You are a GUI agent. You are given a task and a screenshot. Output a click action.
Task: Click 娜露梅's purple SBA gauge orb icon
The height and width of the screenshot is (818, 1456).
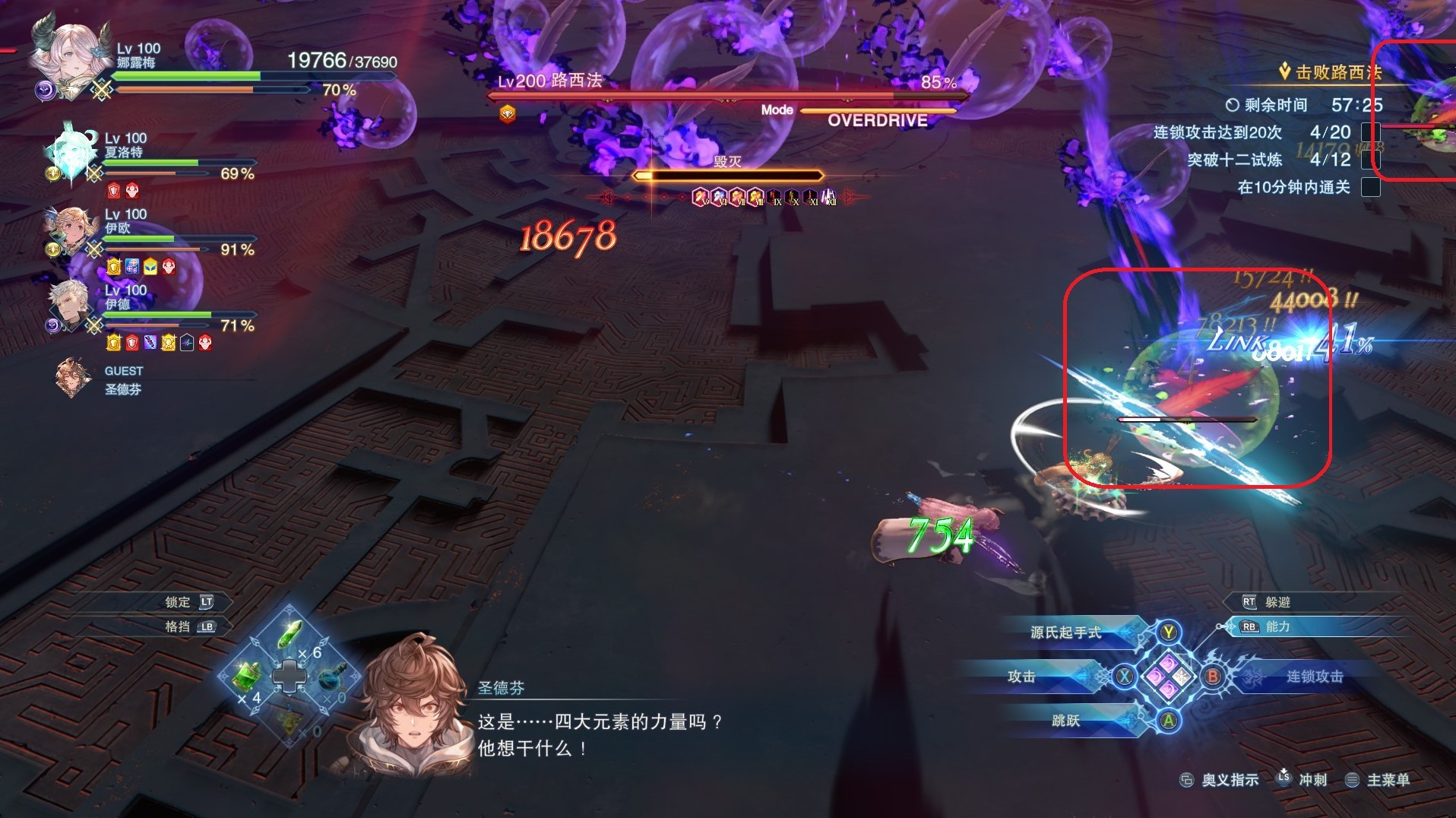pyautogui.click(x=46, y=88)
